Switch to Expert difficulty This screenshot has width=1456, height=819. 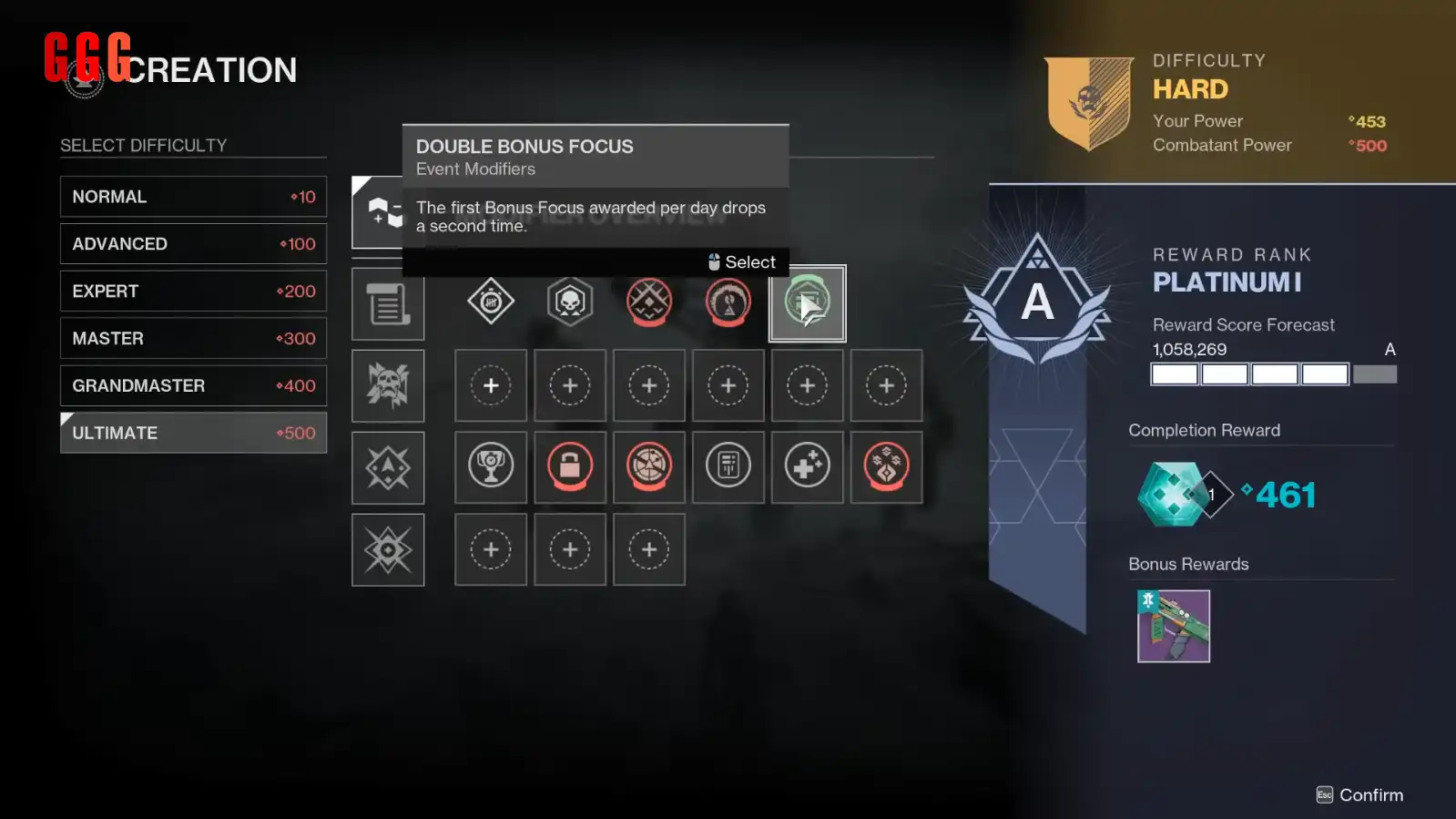(193, 292)
